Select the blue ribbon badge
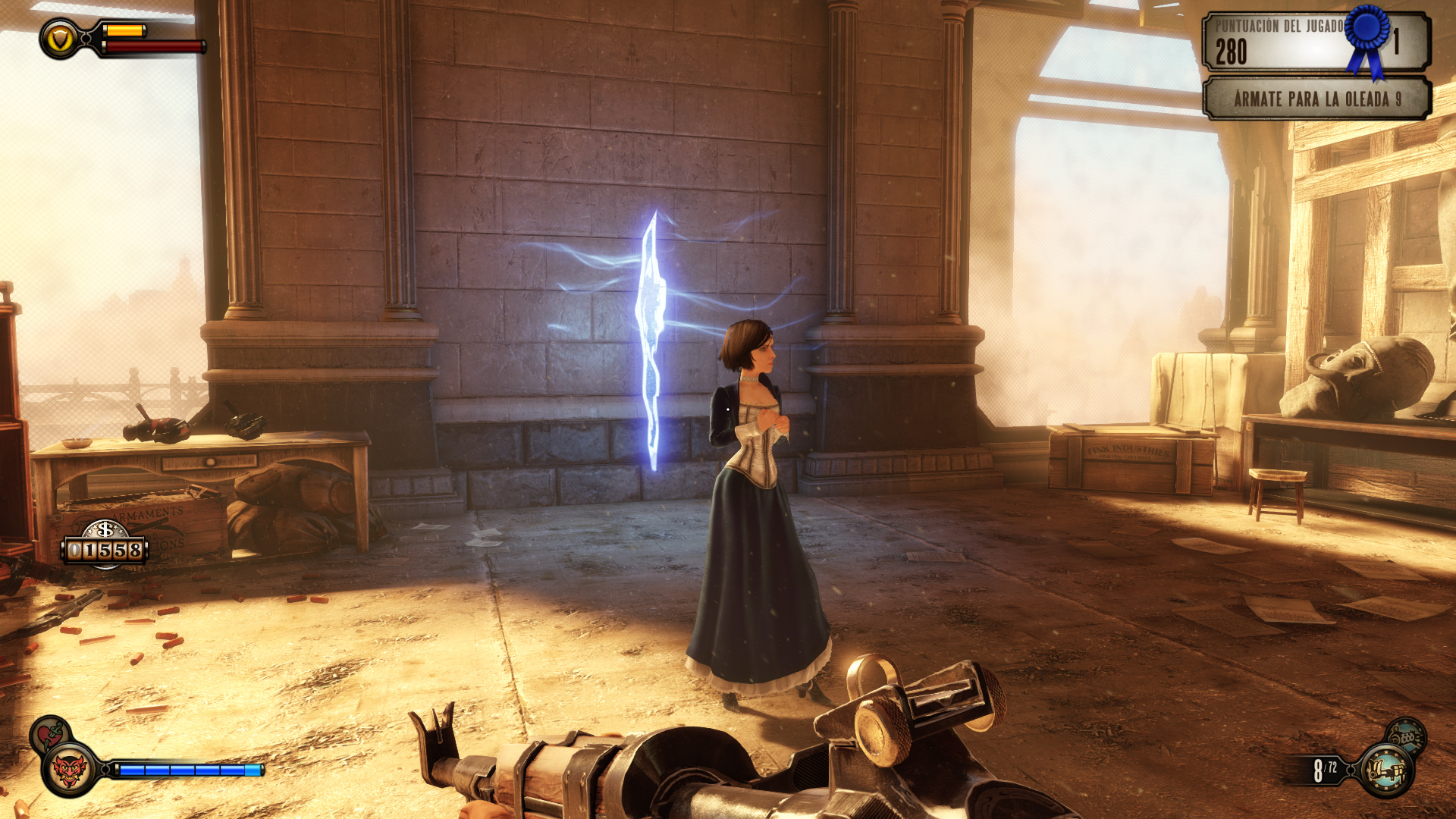1456x819 pixels. [1368, 39]
